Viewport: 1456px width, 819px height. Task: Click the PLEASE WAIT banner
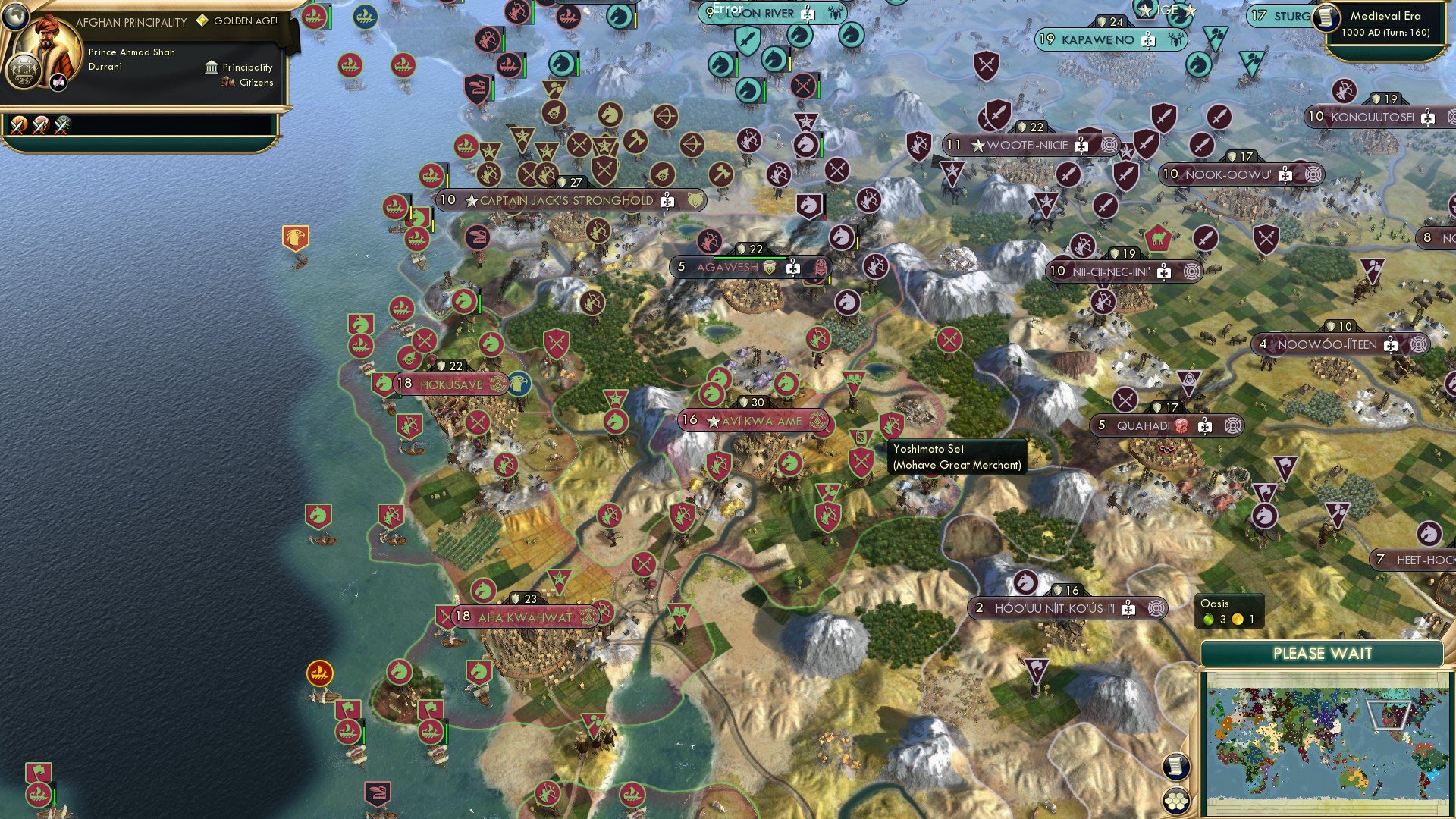(1323, 652)
